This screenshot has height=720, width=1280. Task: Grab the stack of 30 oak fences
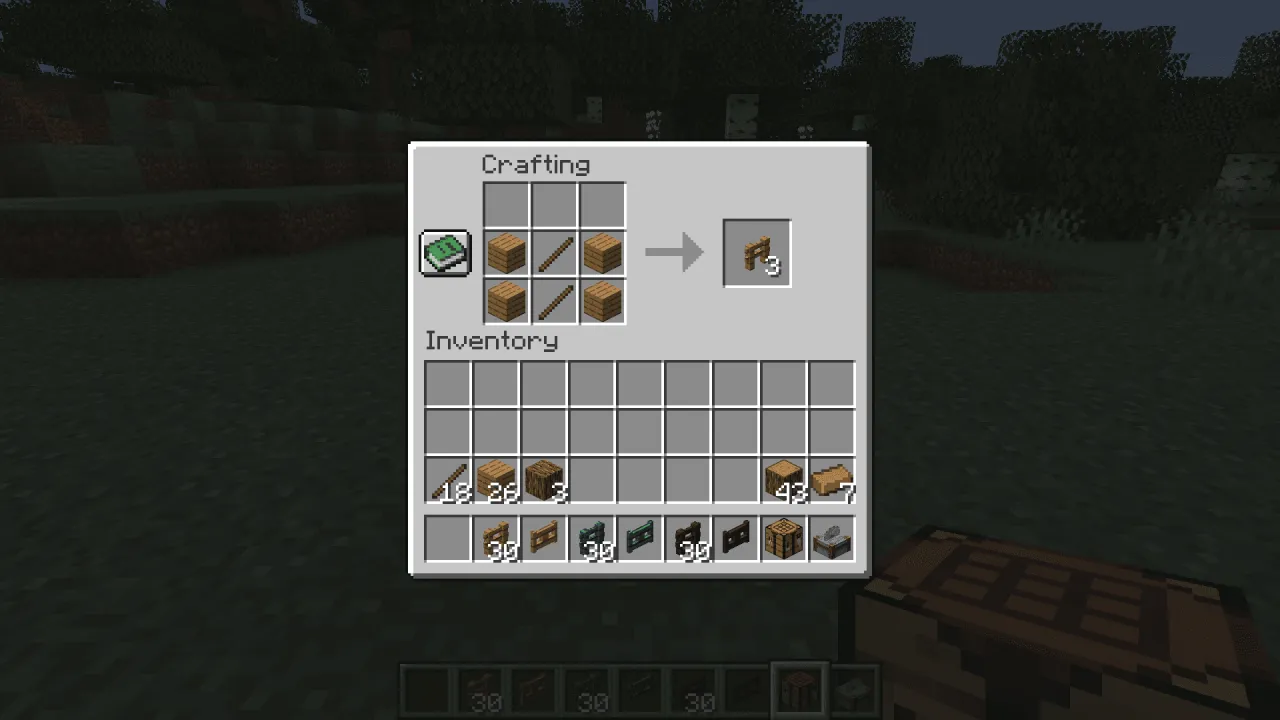click(495, 538)
